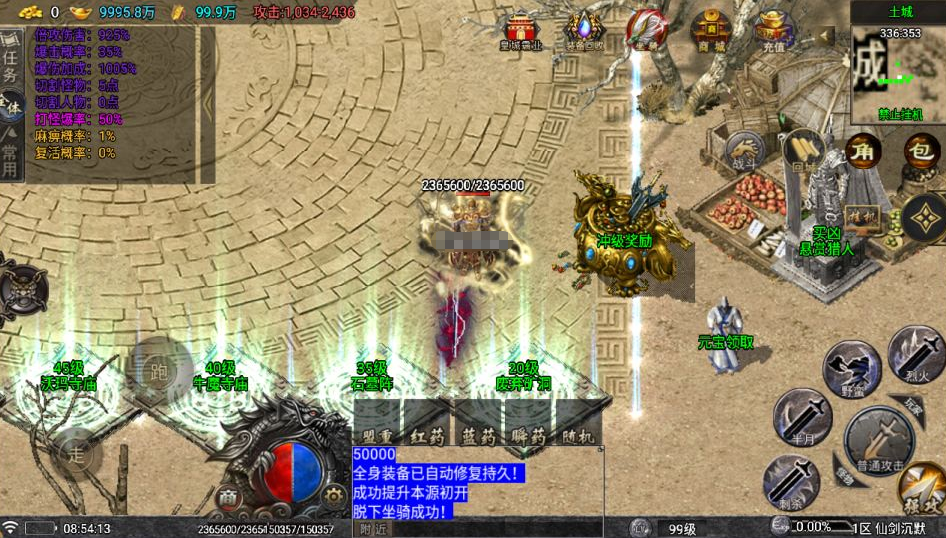Use the 蓝药 blue potion slot
This screenshot has height=538, width=946.
pos(478,424)
